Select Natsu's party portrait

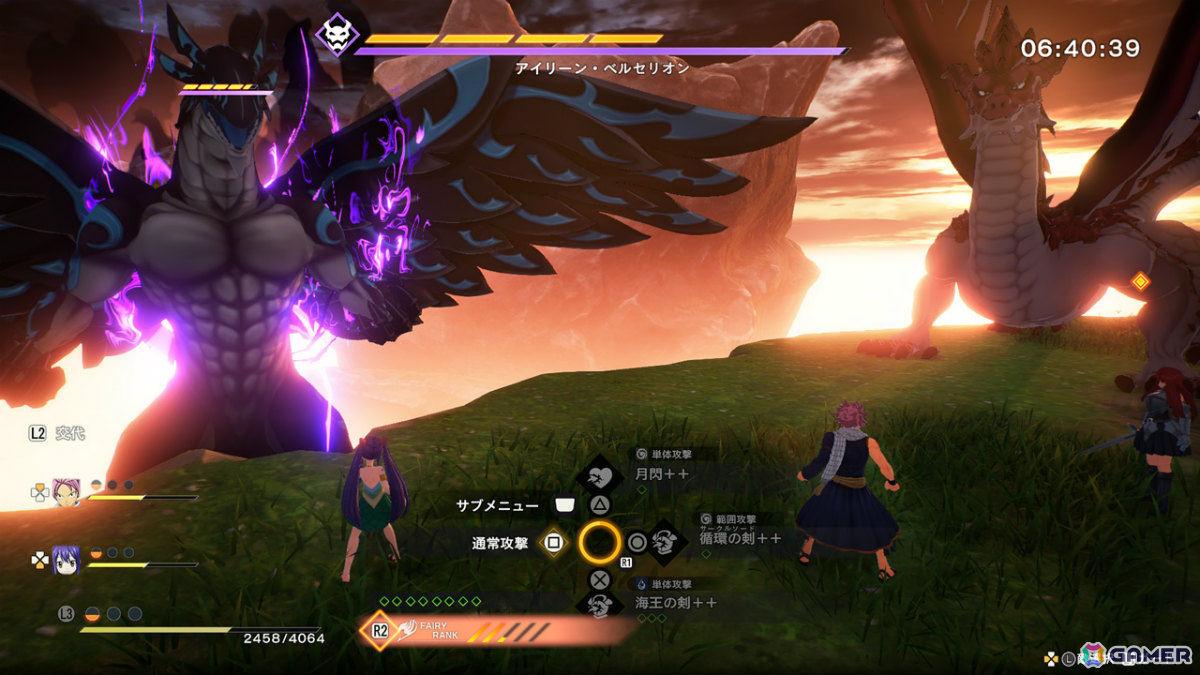tap(67, 492)
